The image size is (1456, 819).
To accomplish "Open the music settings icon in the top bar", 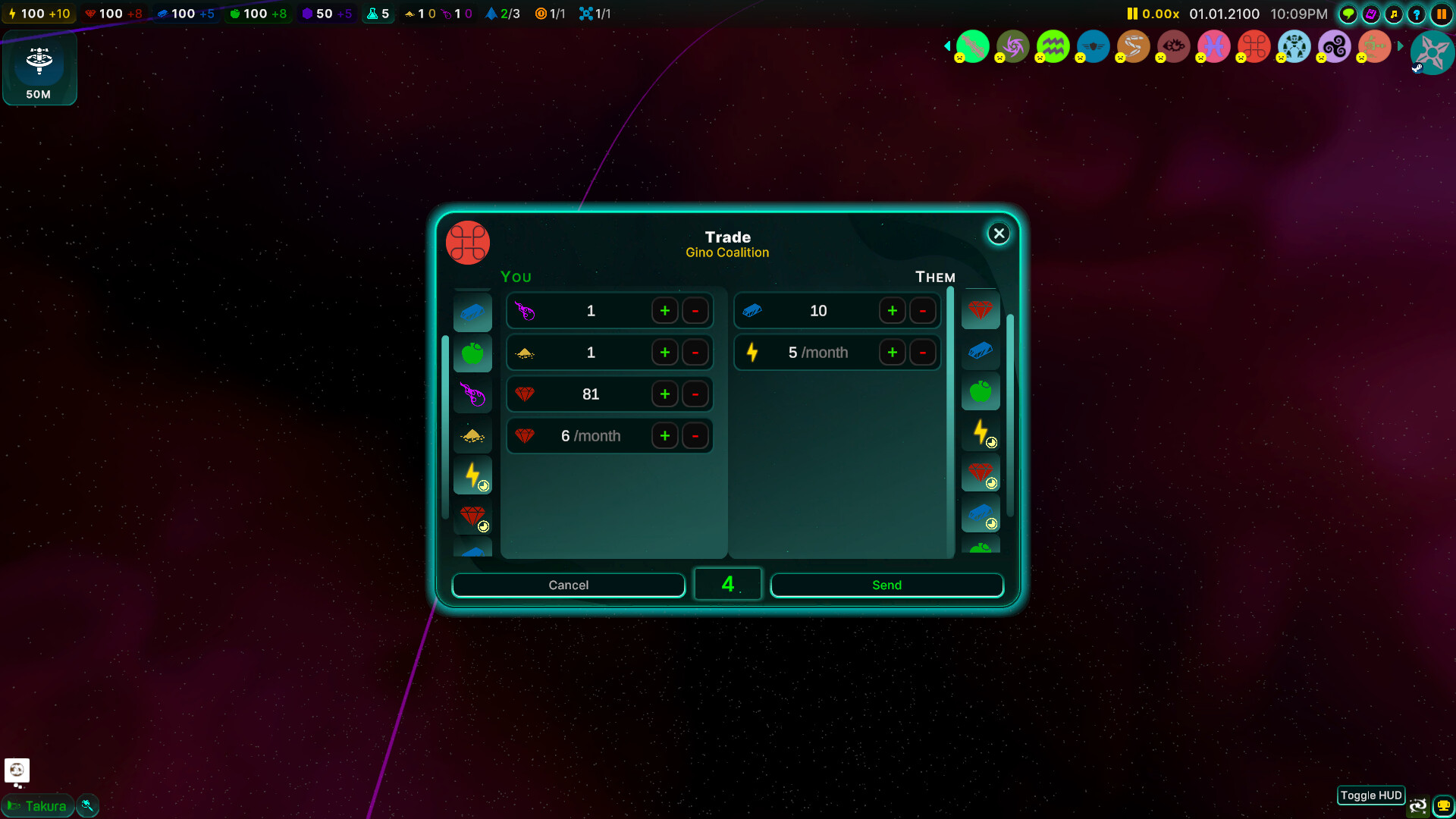I will point(1395,14).
